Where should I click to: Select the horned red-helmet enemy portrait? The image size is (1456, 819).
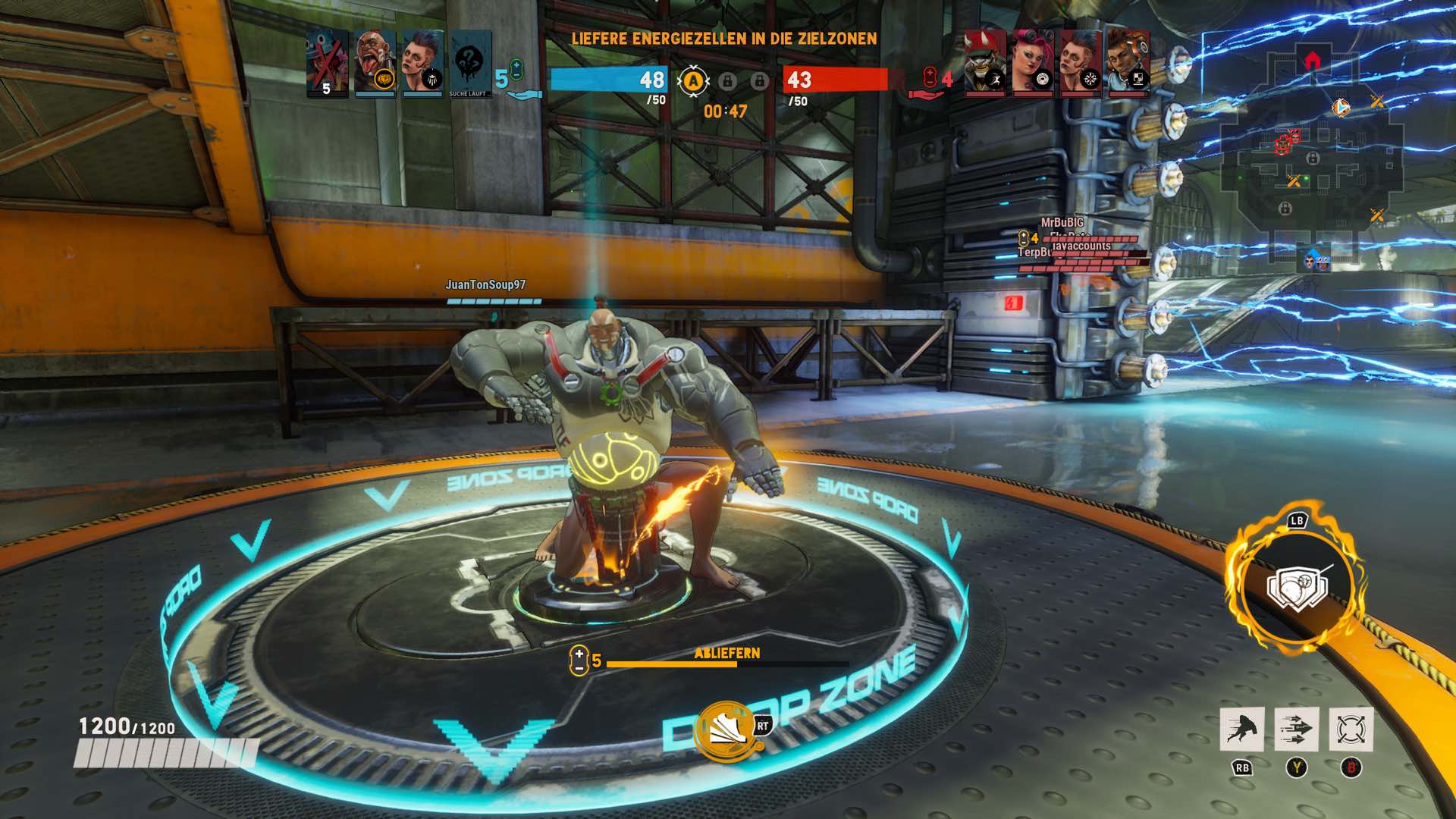pos(984,64)
